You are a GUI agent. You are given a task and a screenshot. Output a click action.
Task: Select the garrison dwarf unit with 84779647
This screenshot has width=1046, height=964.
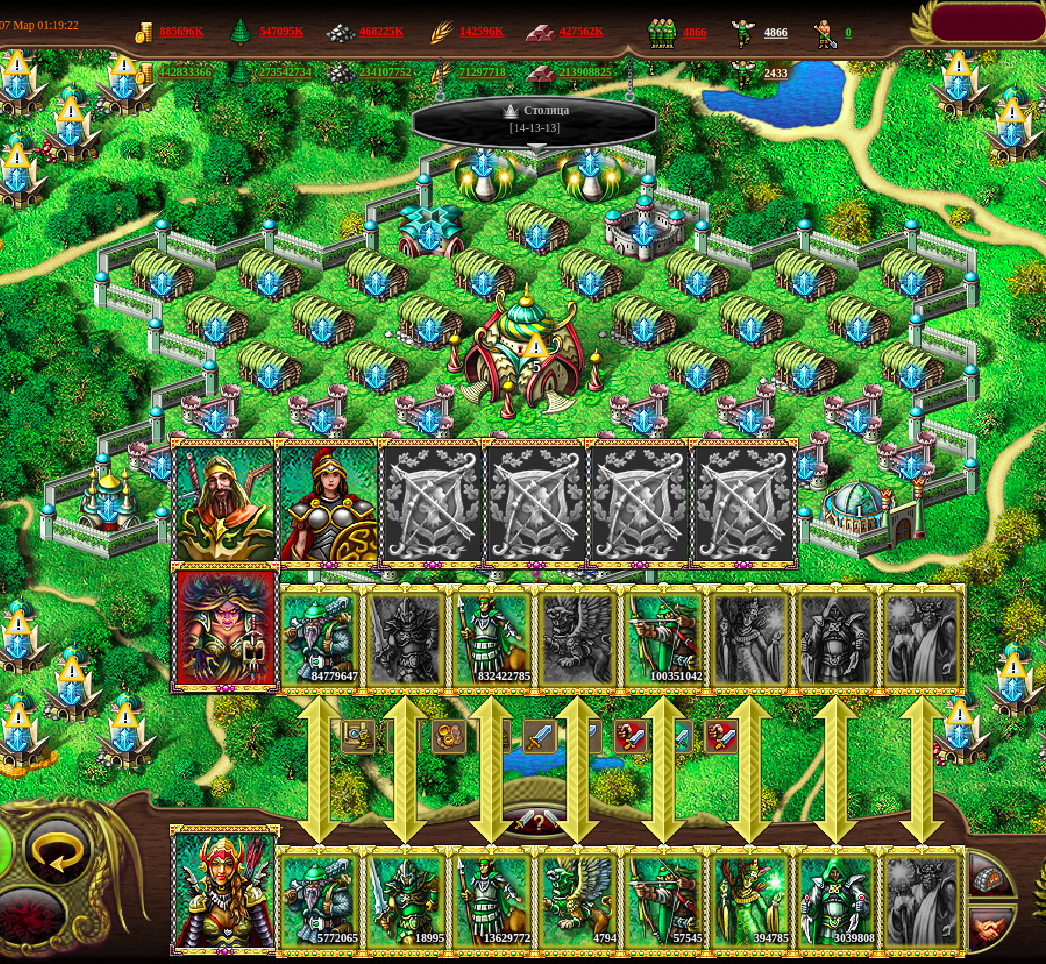(320, 638)
